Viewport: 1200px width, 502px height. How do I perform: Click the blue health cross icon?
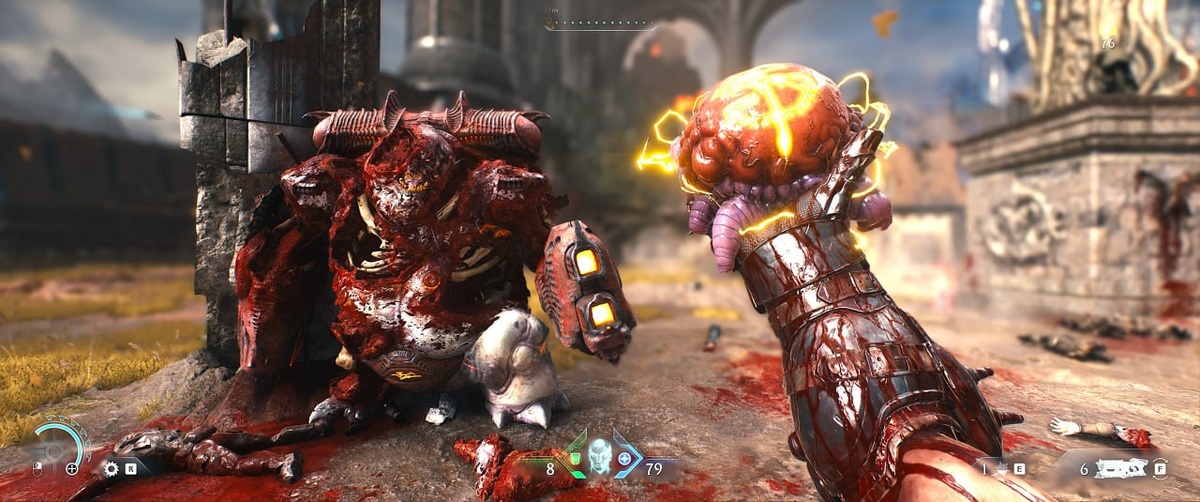pos(625,460)
